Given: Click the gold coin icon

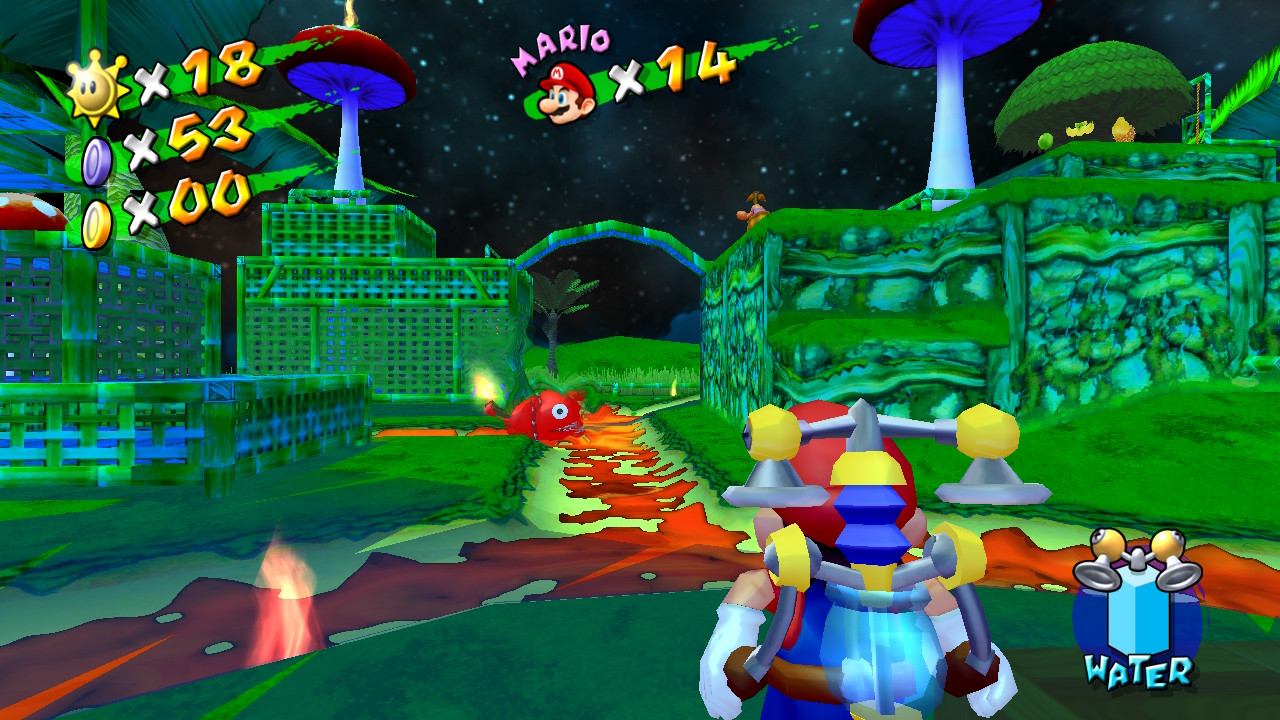Looking at the screenshot, I should point(97,224).
